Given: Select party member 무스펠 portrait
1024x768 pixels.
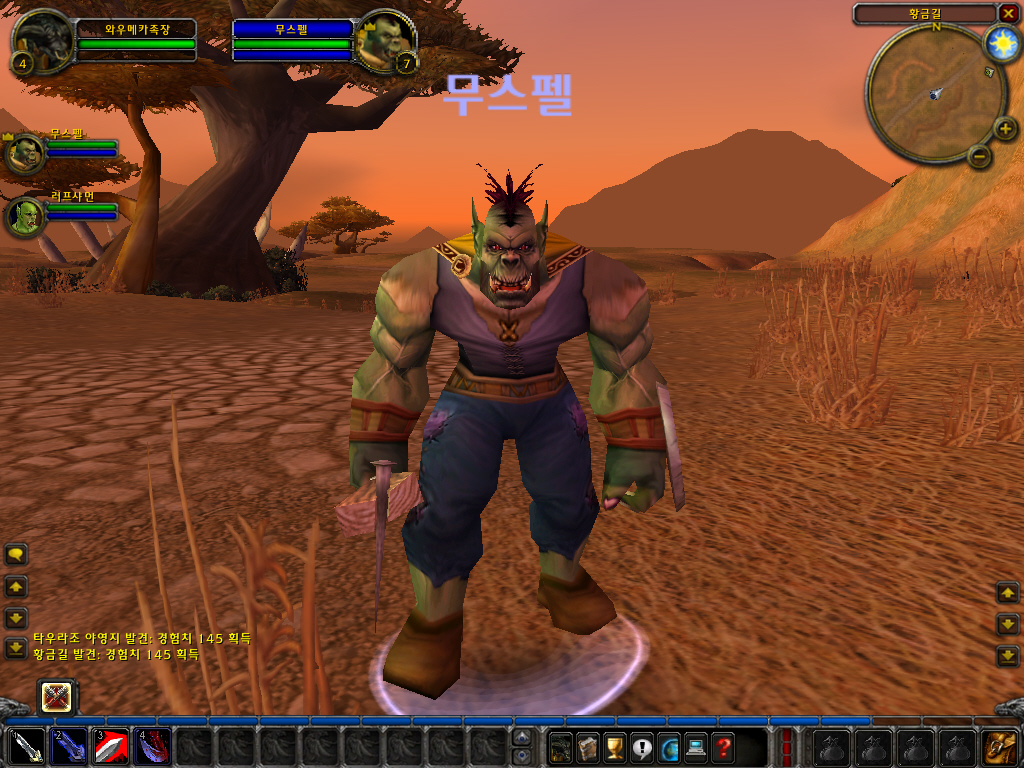Looking at the screenshot, I should tap(25, 154).
